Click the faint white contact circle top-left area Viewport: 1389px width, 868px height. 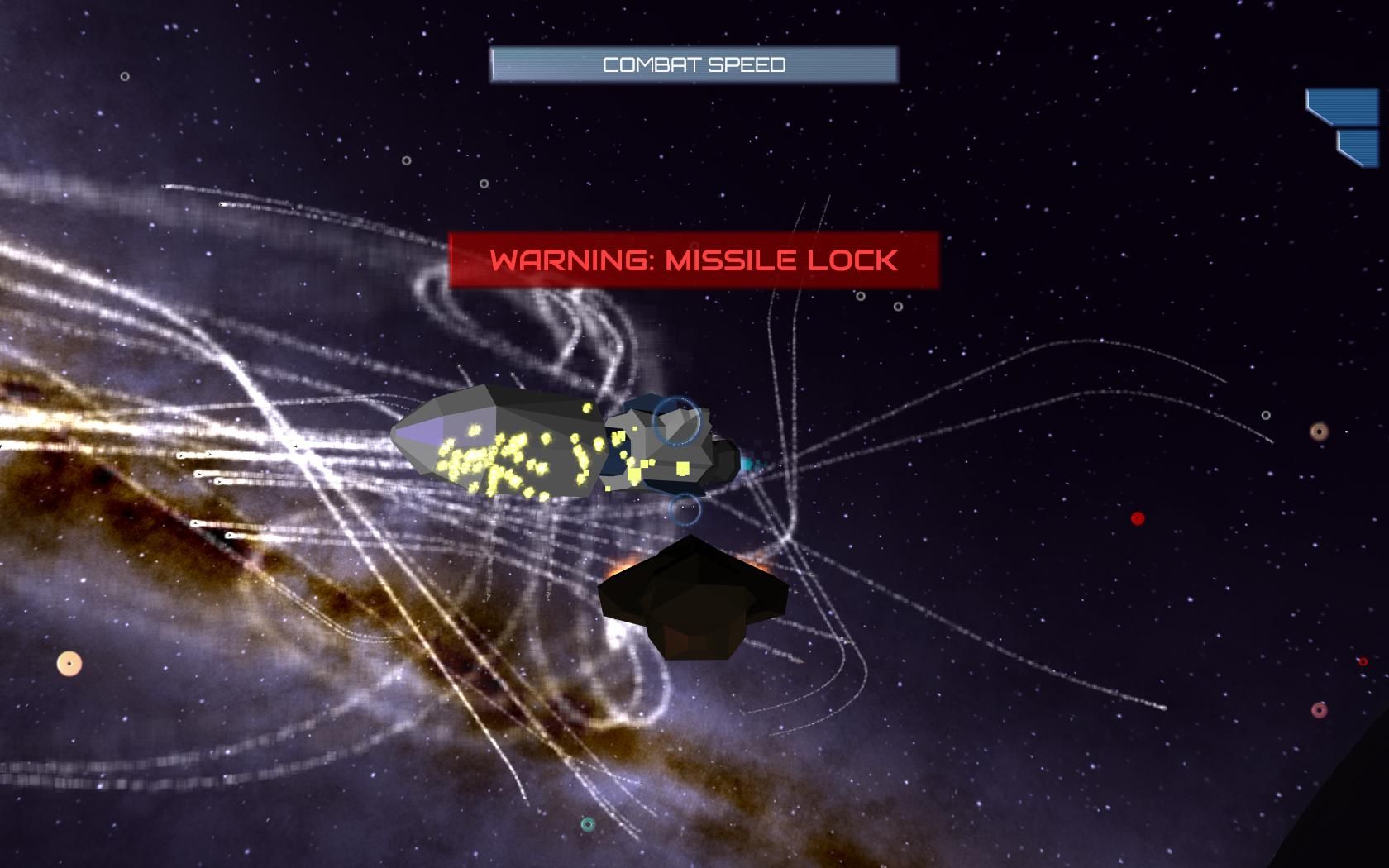click(x=124, y=76)
